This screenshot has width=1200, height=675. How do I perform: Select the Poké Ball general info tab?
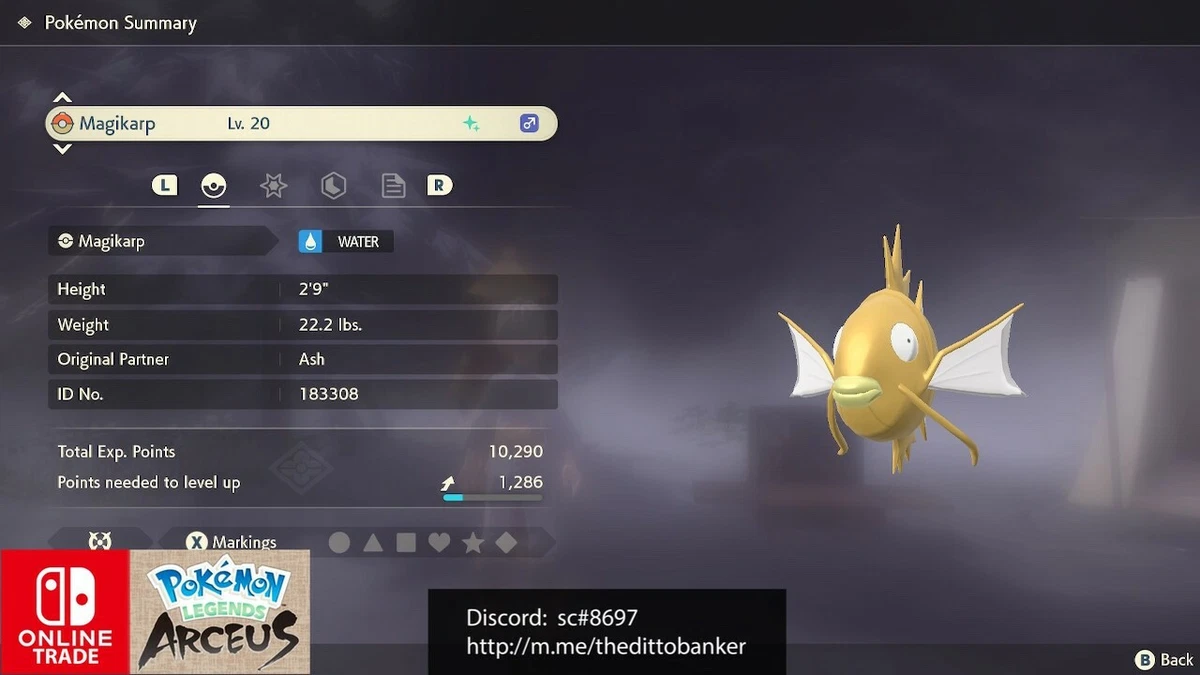point(213,185)
